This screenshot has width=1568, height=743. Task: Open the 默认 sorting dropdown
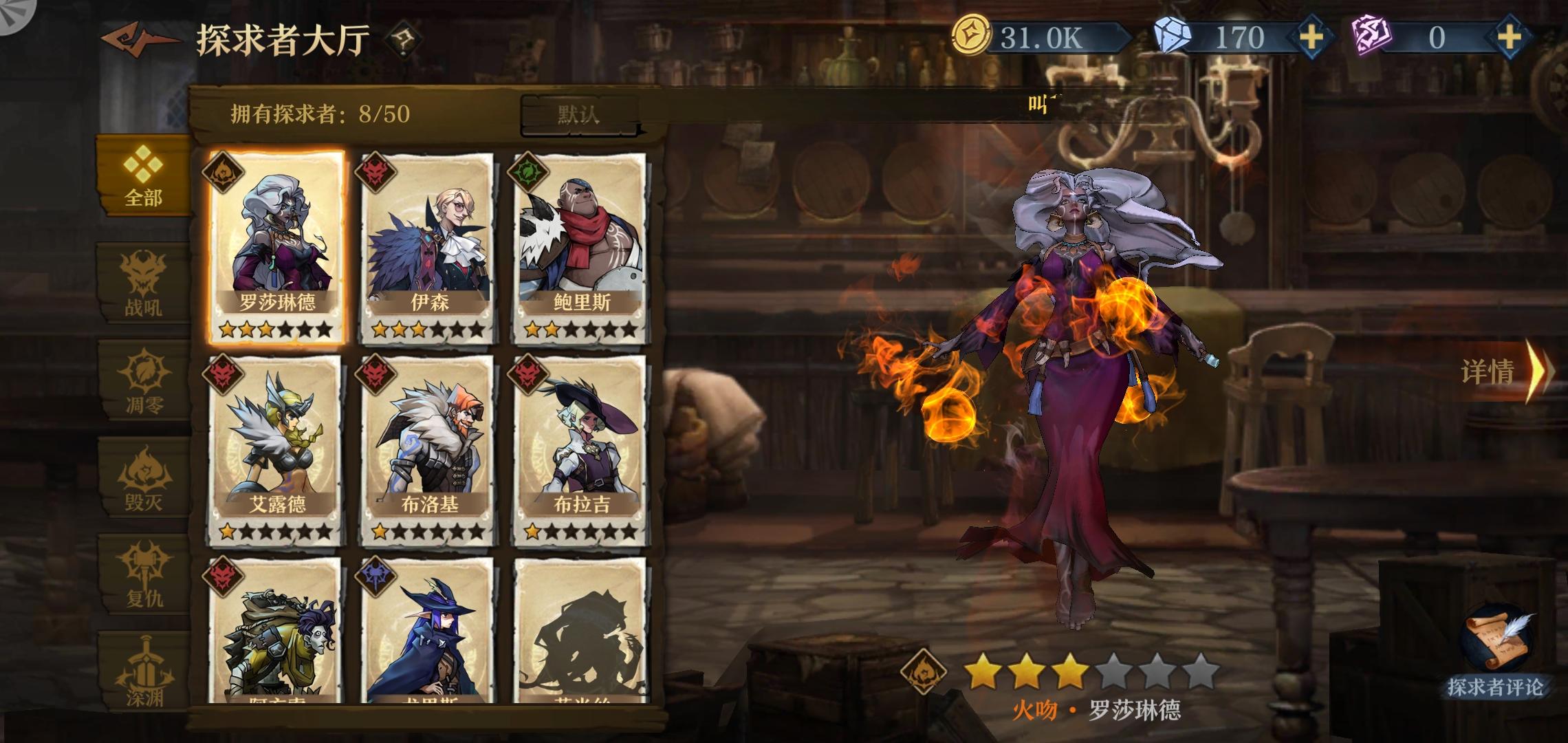580,116
